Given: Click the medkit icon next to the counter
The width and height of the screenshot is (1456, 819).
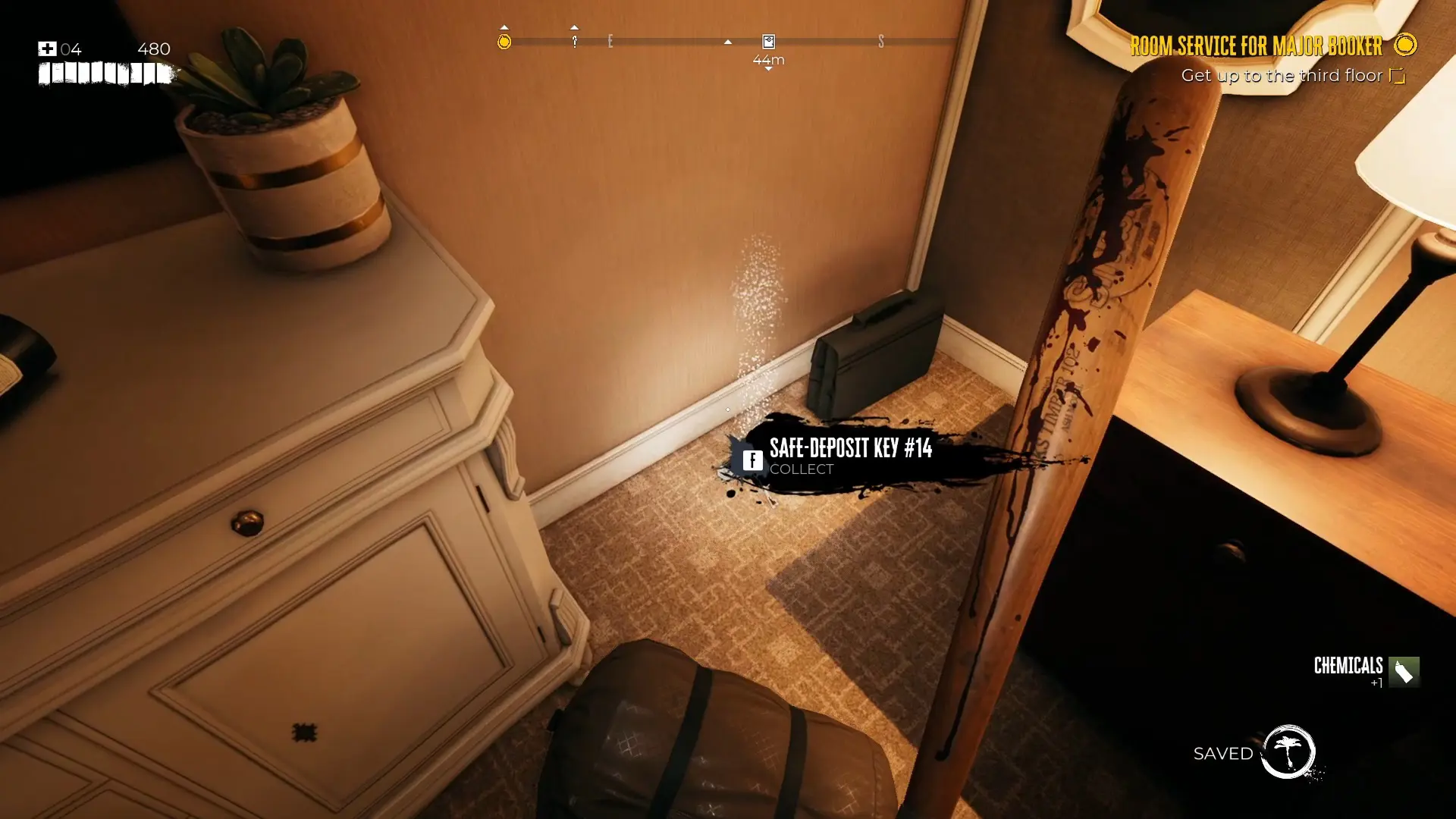Looking at the screenshot, I should click(x=47, y=49).
